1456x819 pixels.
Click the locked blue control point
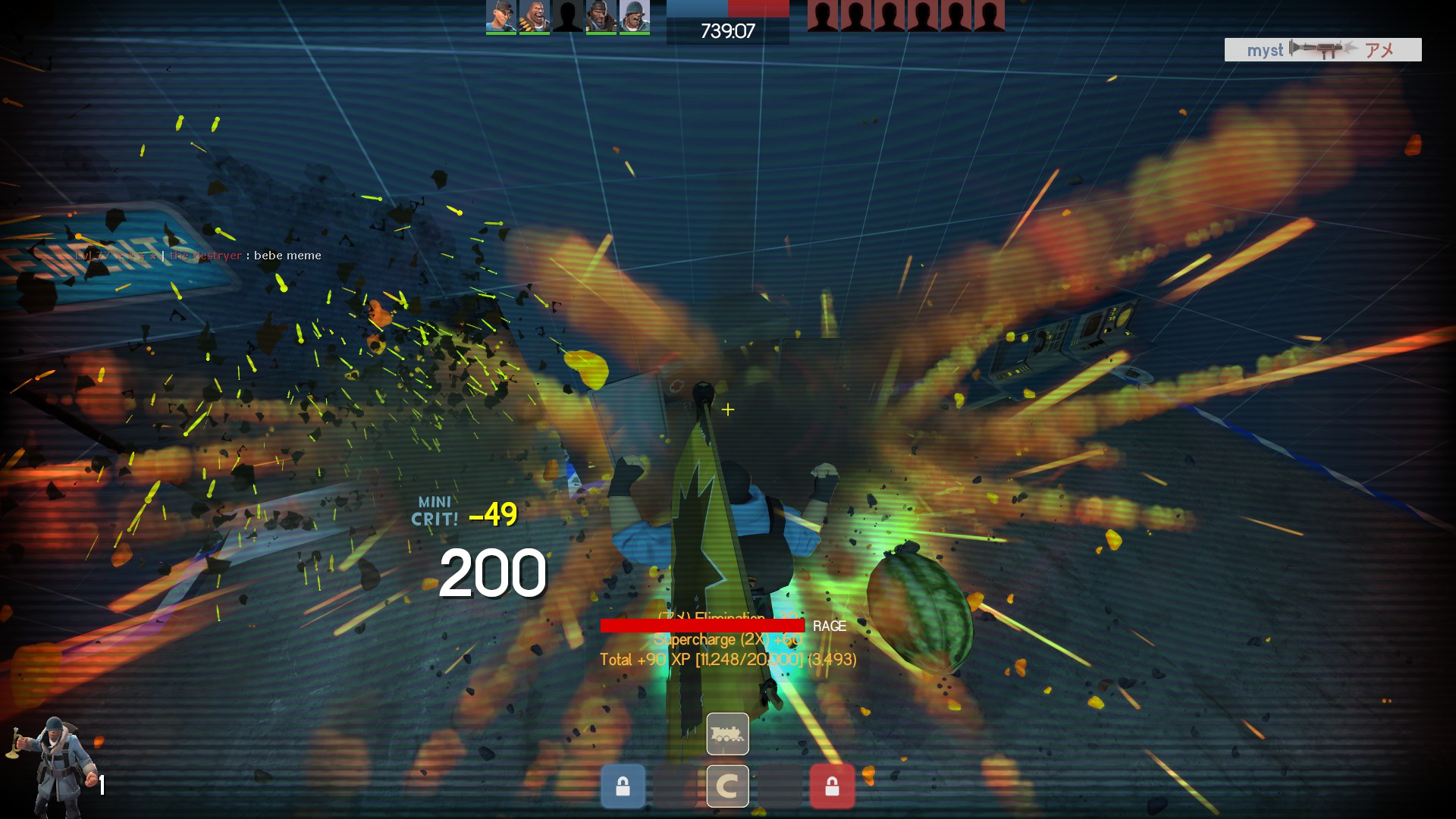[623, 786]
